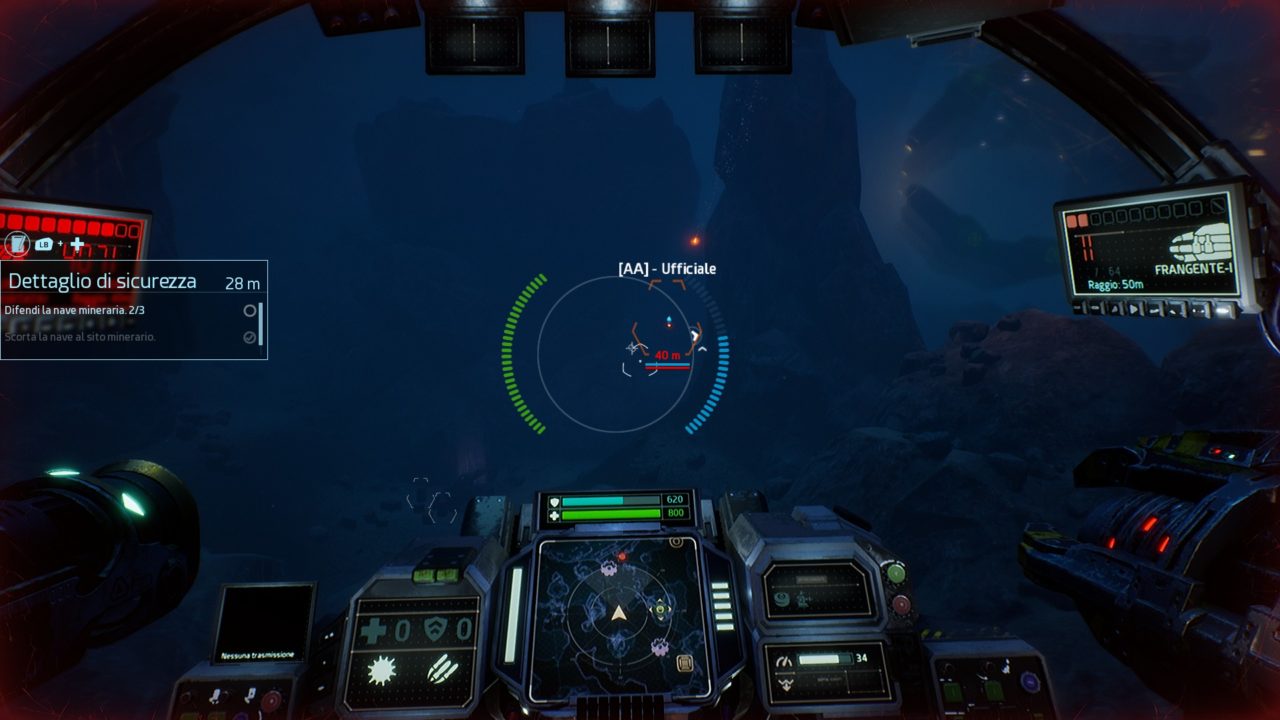Image resolution: width=1280 pixels, height=720 pixels.
Task: Select the Scorta la nave objective row
Action: click(x=80, y=337)
